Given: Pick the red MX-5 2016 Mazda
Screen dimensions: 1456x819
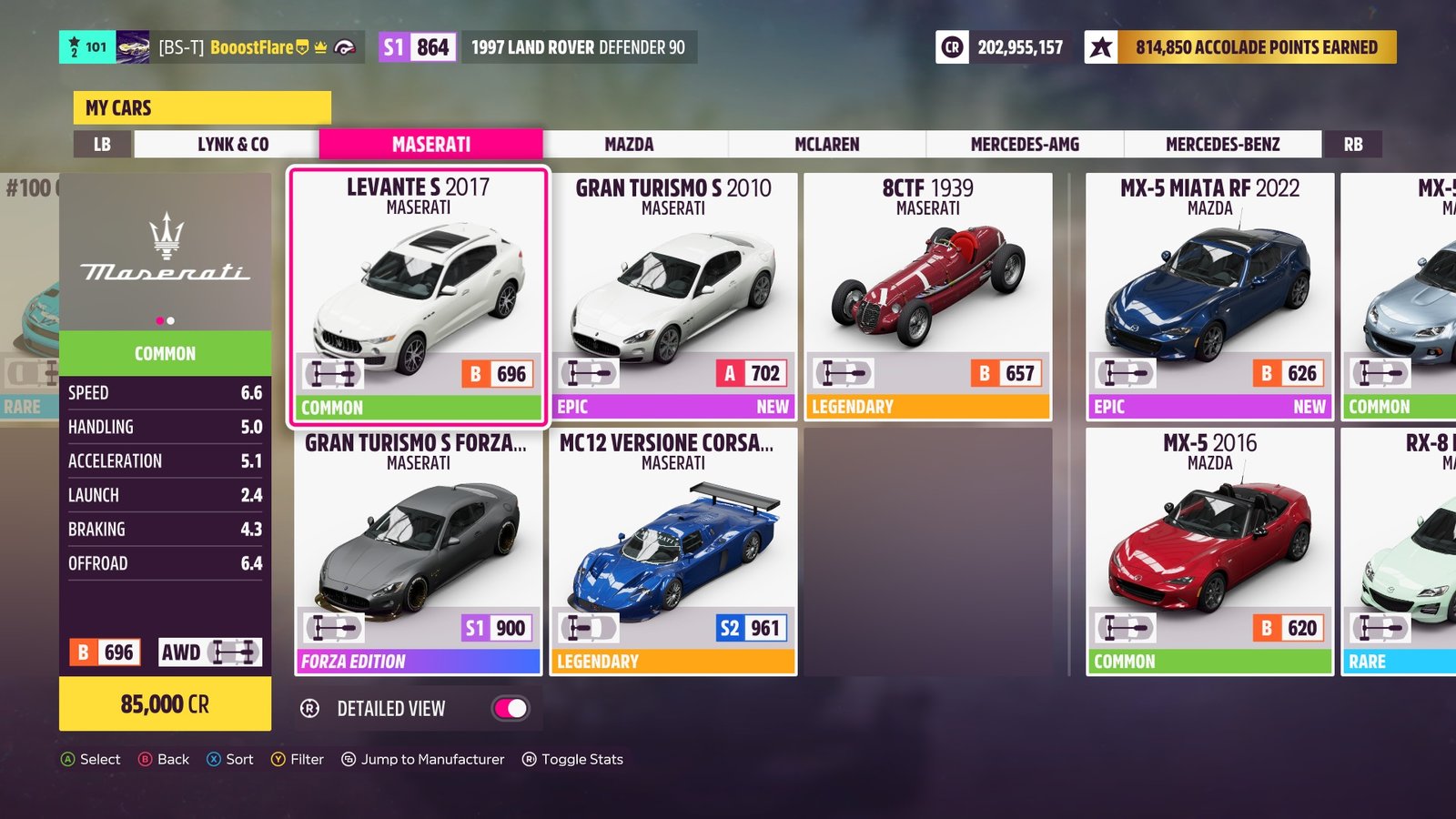Looking at the screenshot, I should pos(1209,551).
